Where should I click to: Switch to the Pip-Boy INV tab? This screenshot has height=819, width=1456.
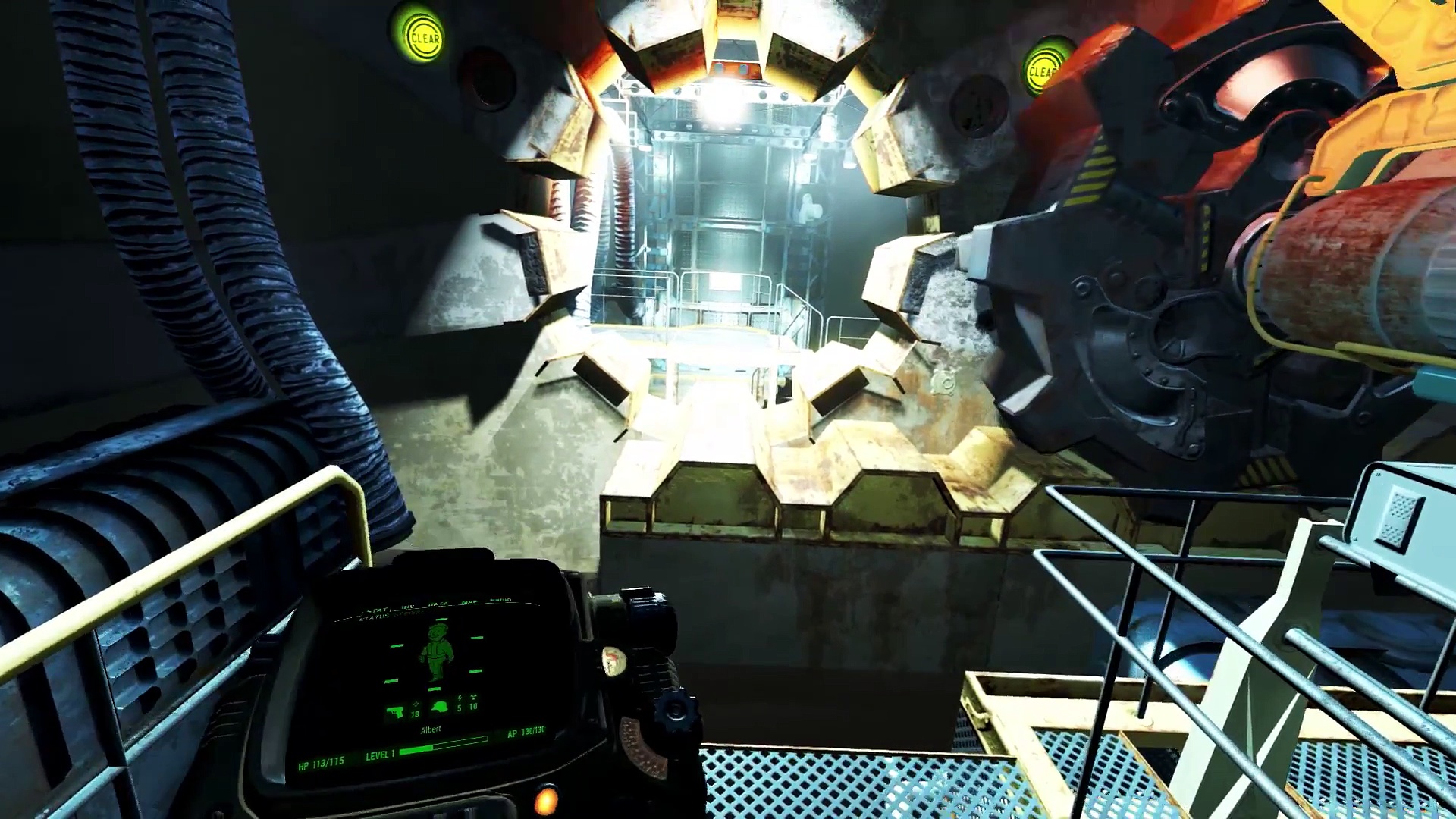tap(408, 607)
